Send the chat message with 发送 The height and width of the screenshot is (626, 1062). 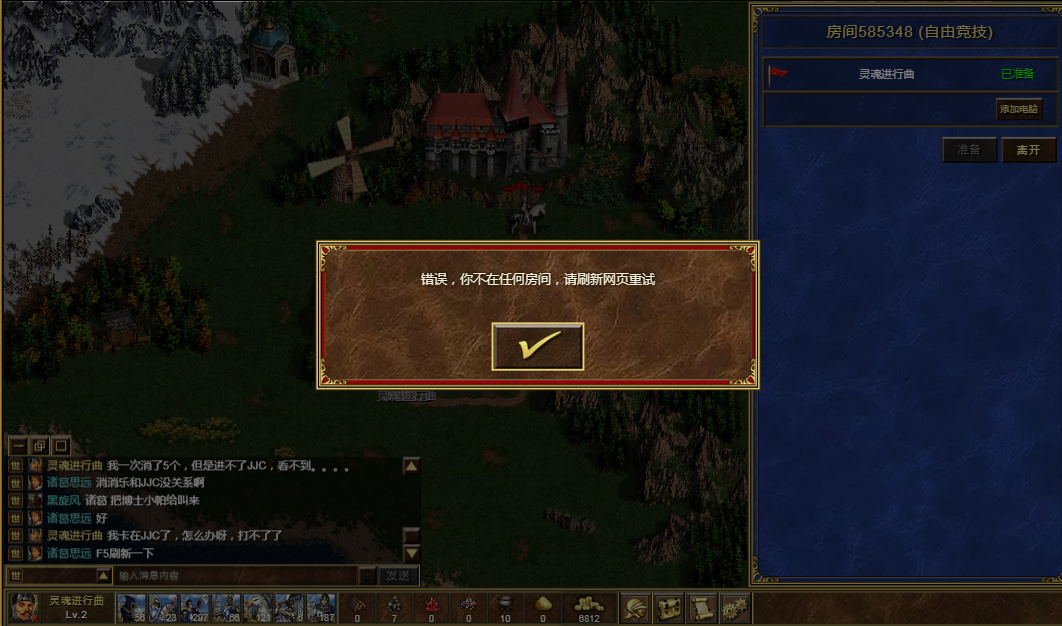coord(398,575)
